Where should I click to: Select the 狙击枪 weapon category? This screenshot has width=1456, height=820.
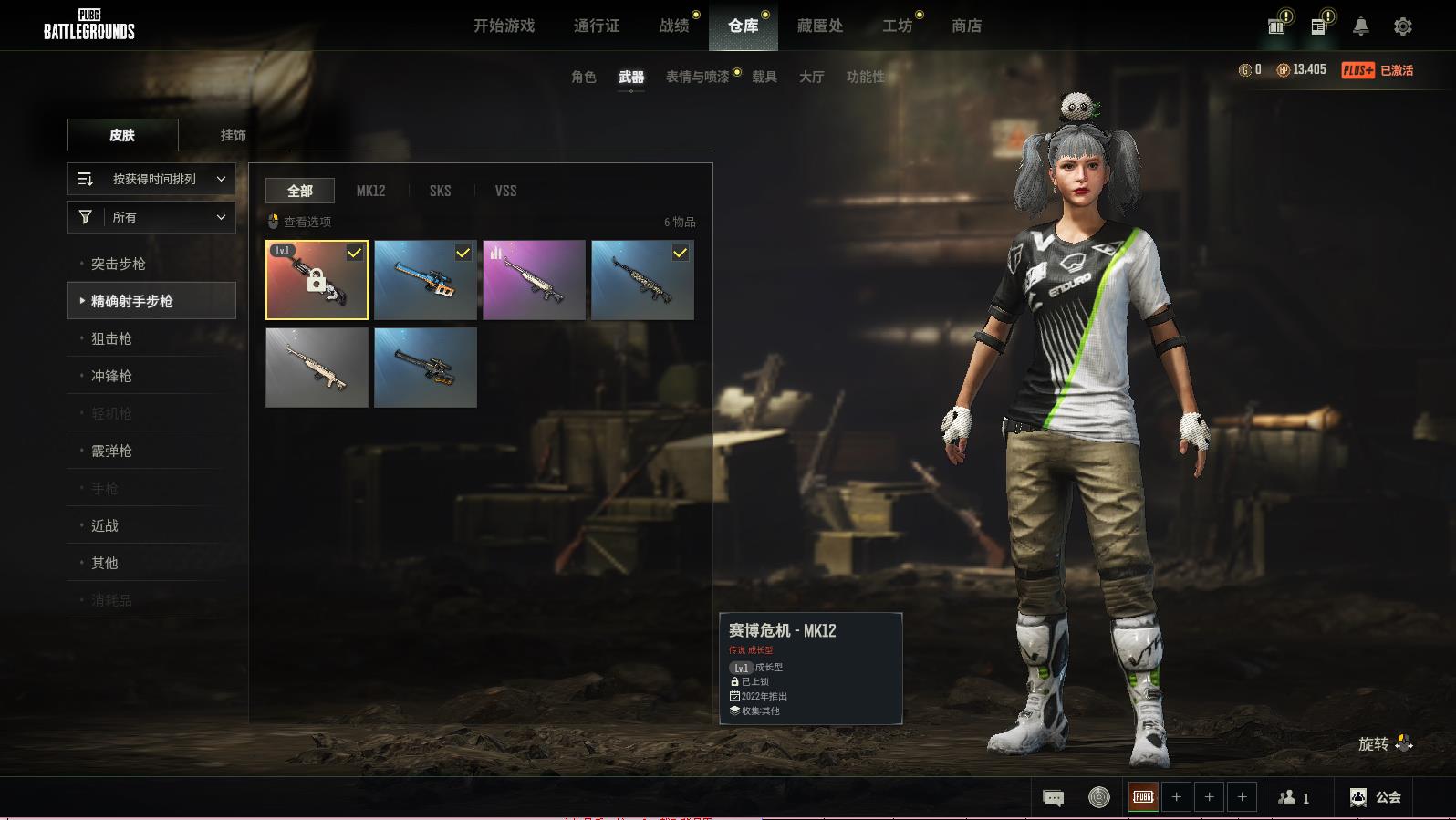(111, 338)
